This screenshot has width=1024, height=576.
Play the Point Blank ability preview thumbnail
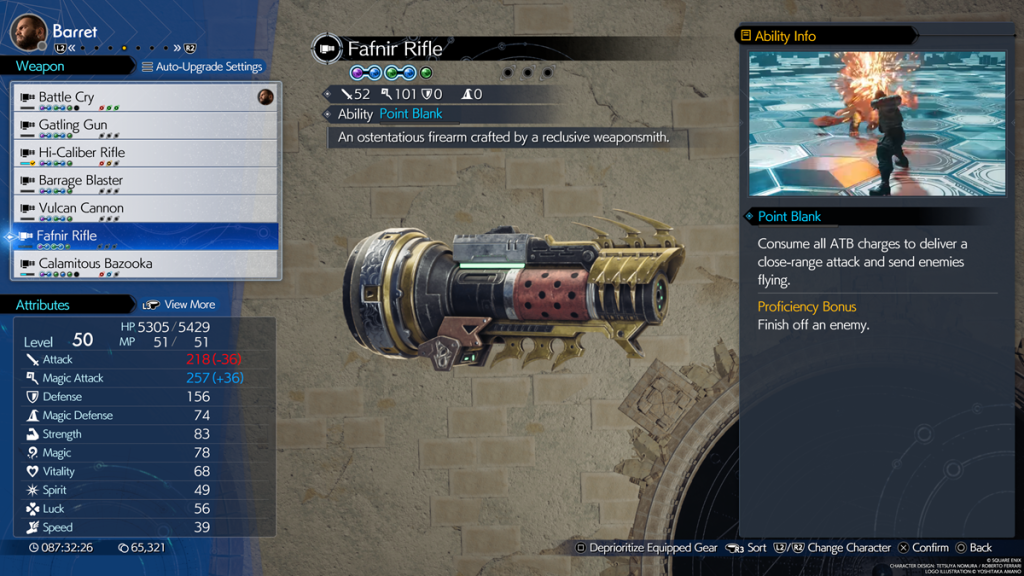tap(877, 124)
